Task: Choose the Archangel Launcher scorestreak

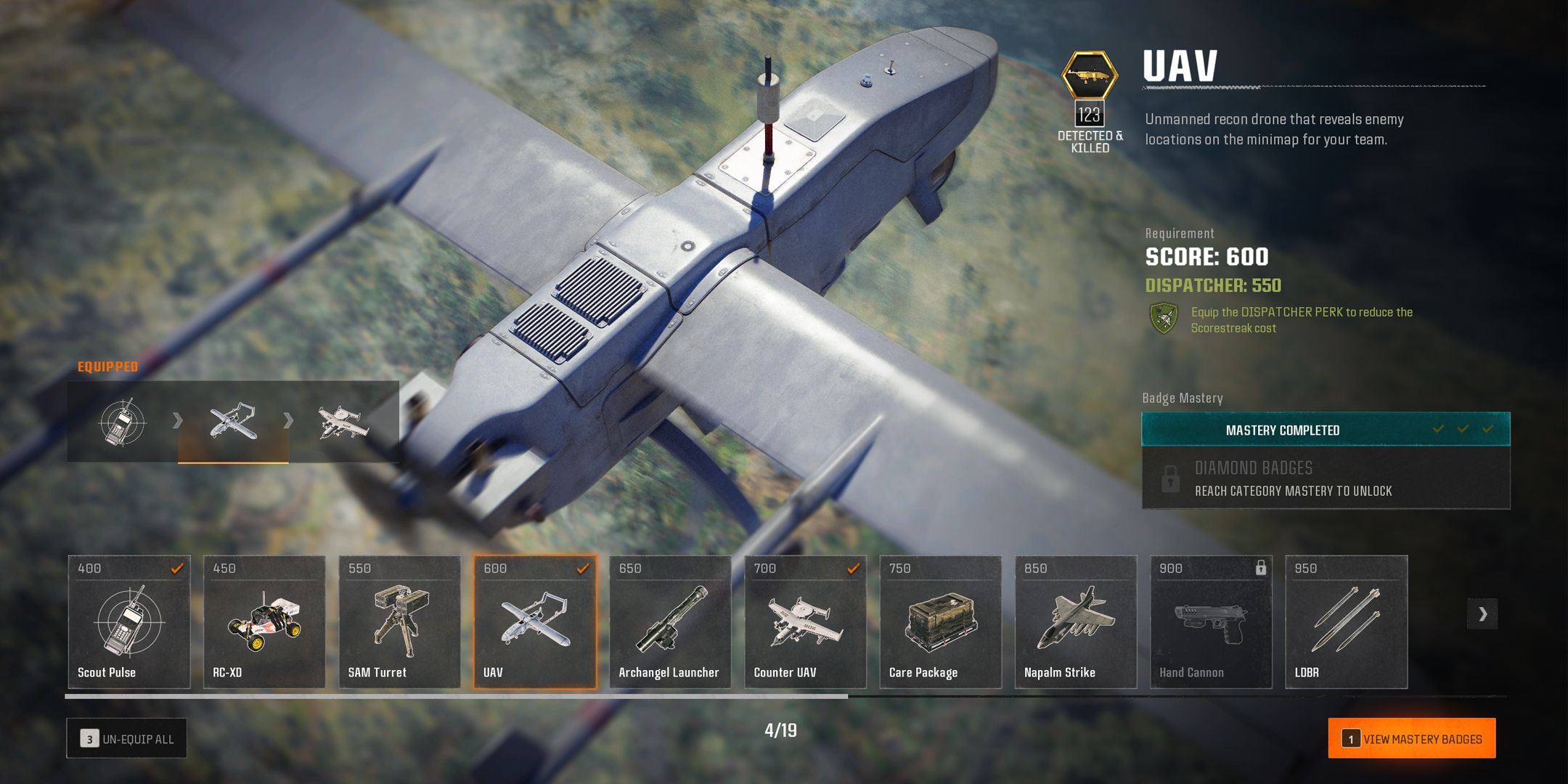Action: point(670,621)
